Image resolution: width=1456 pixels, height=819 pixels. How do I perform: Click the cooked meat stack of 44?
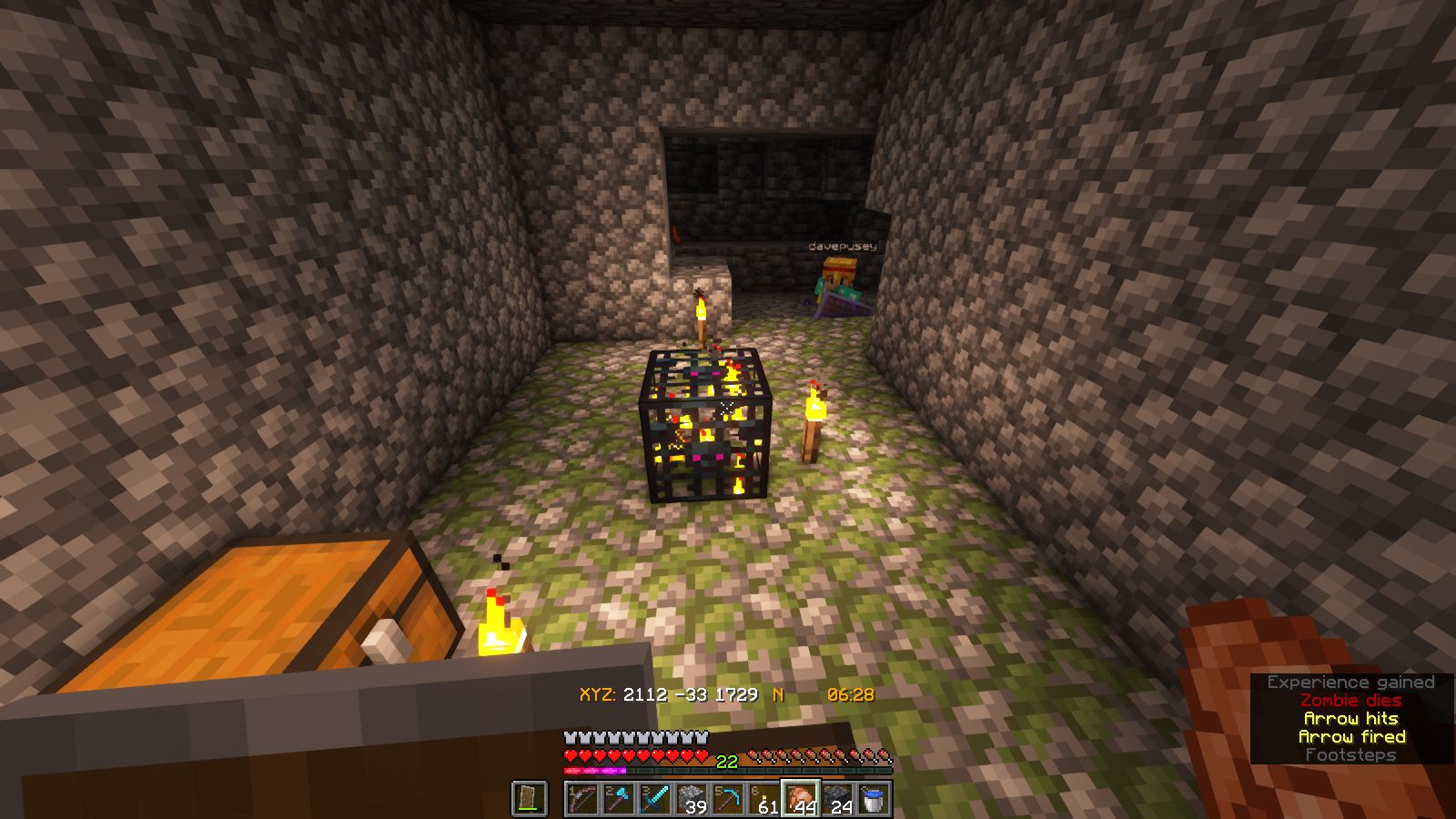pos(801,799)
